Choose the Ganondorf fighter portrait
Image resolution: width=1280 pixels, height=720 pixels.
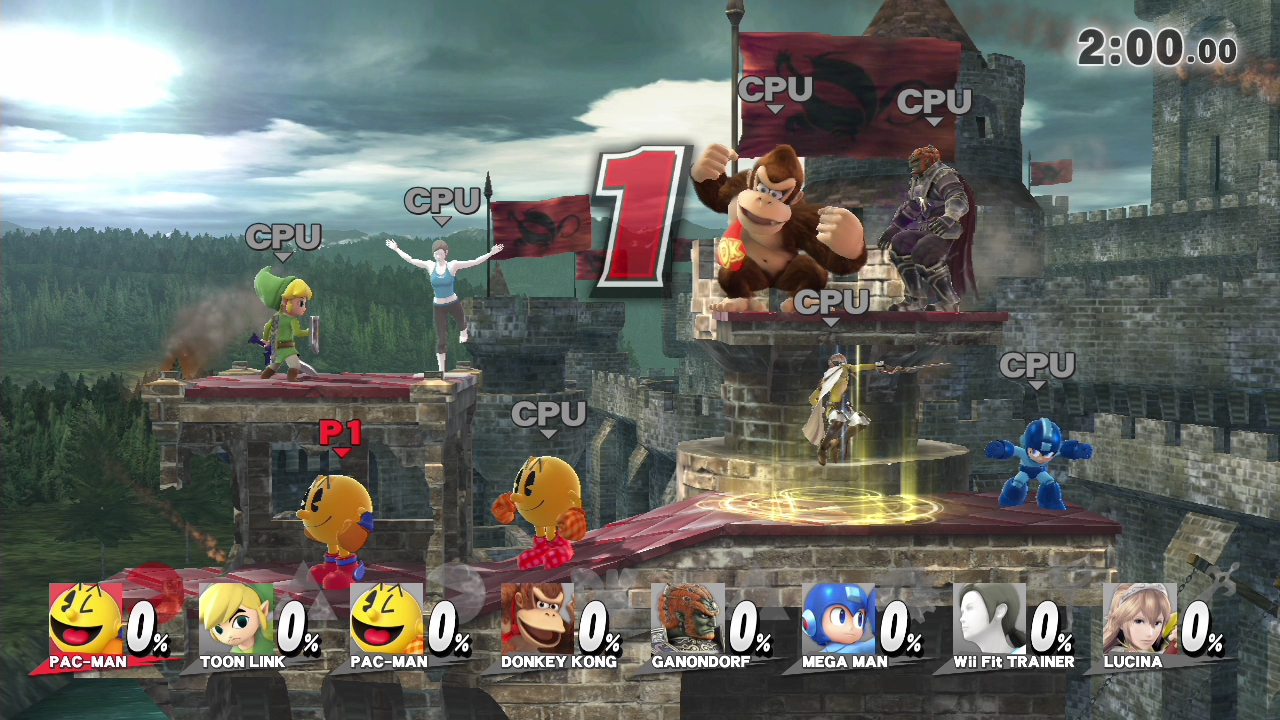(688, 619)
